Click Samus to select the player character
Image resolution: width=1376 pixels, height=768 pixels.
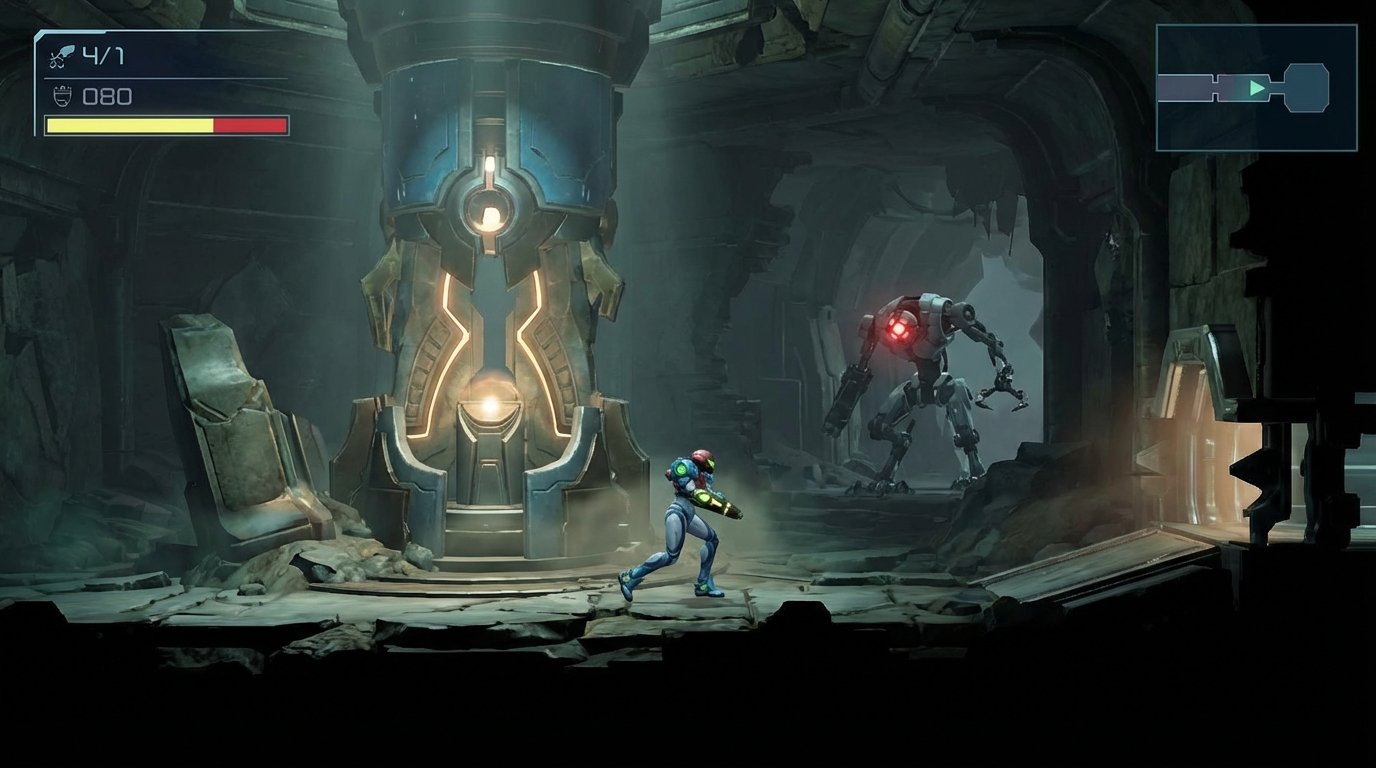tap(690, 520)
